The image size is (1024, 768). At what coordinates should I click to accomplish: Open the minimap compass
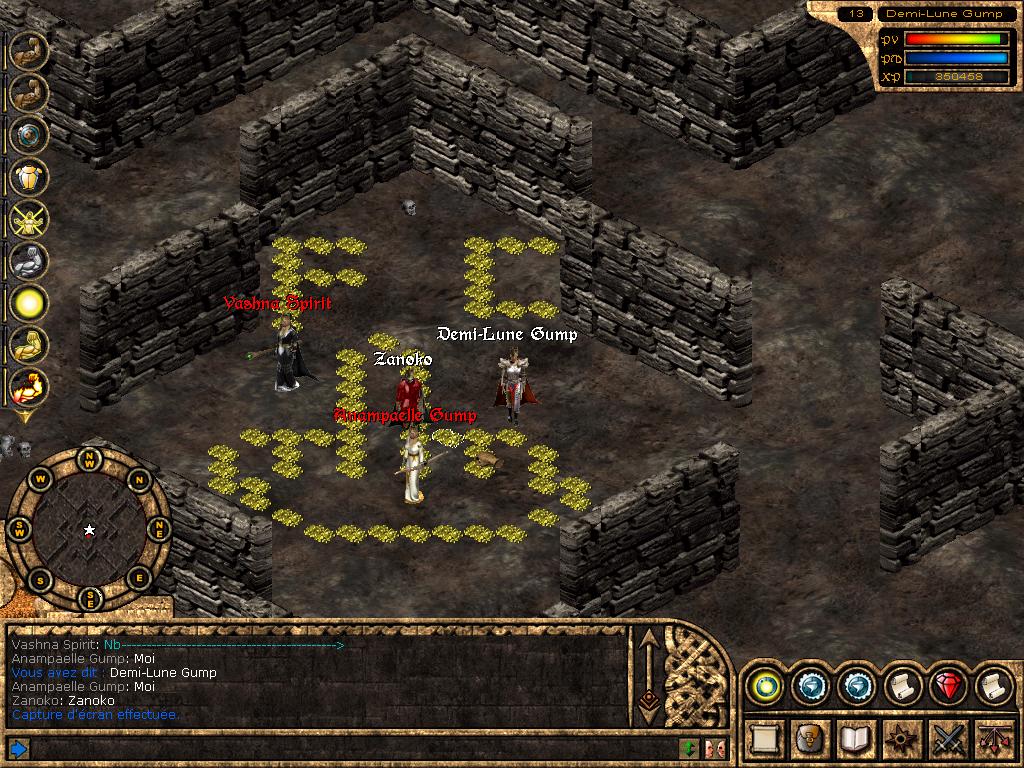click(90, 529)
